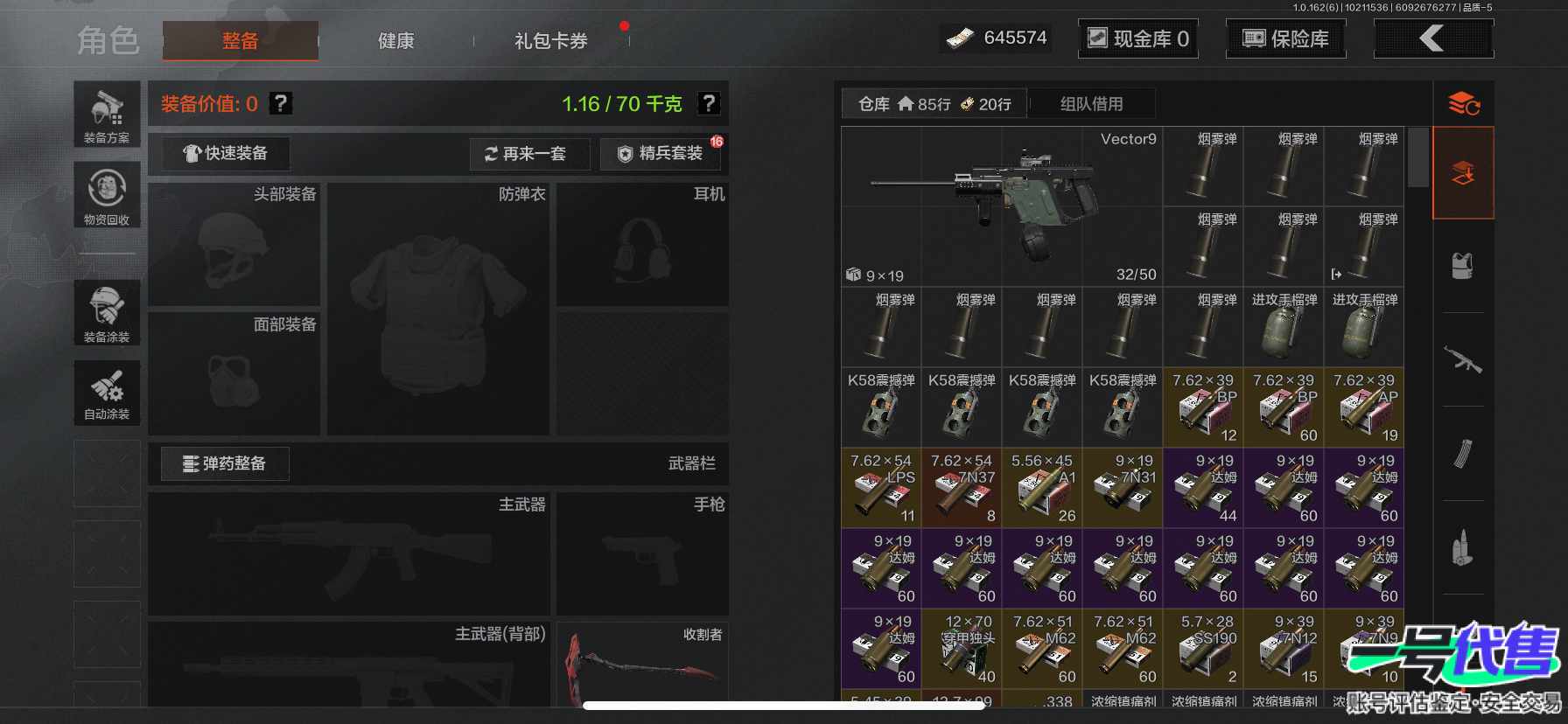Select the 收割者 melee weapon slot
The width and height of the screenshot is (1568, 724).
tap(642, 663)
